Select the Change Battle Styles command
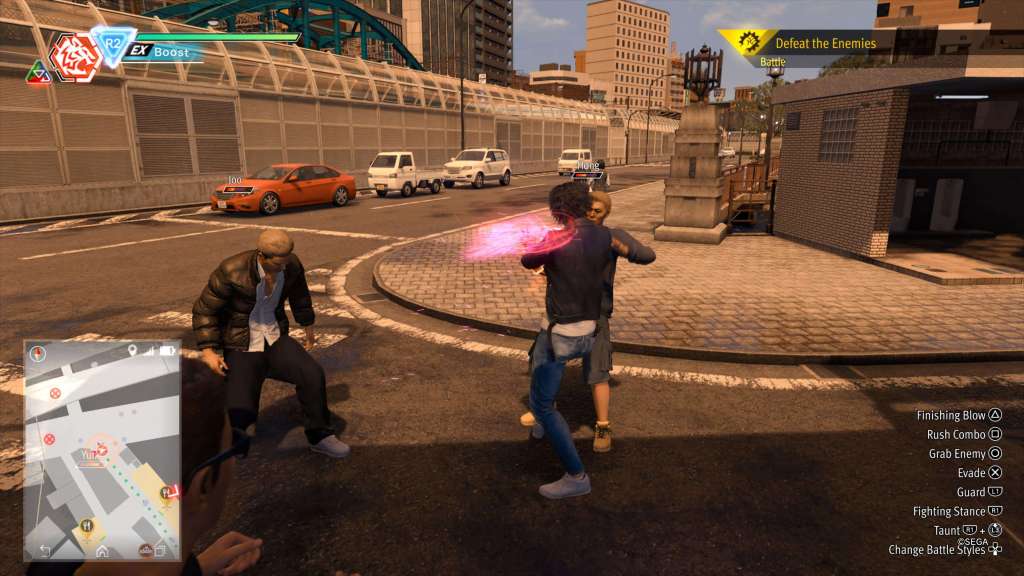 click(x=945, y=550)
